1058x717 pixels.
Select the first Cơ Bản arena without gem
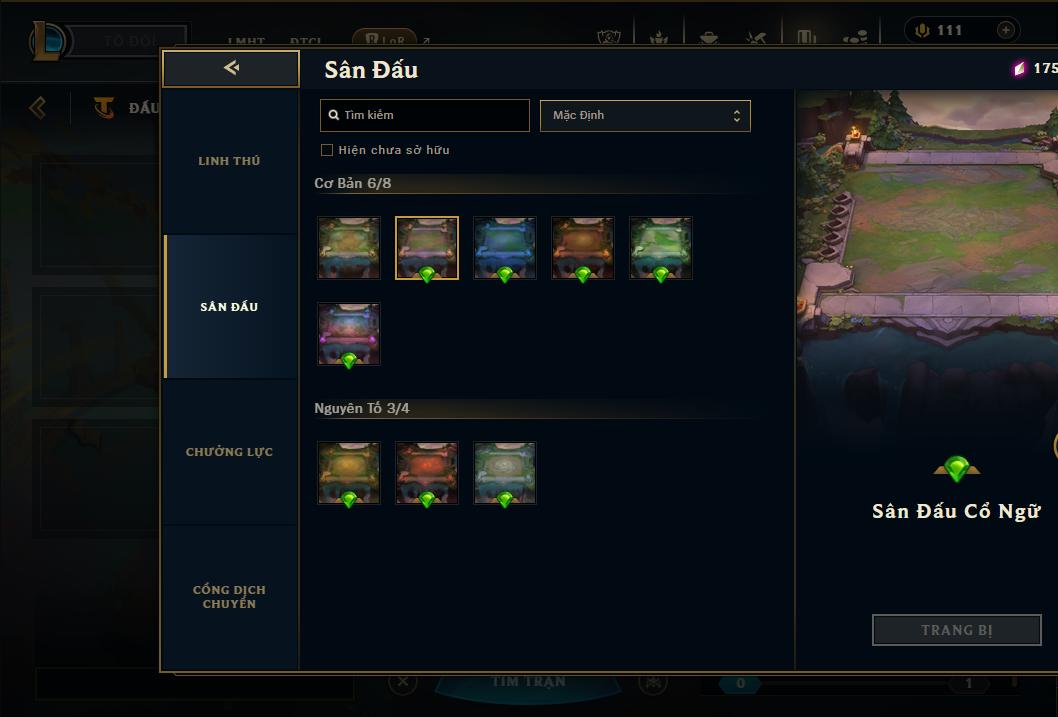(349, 248)
